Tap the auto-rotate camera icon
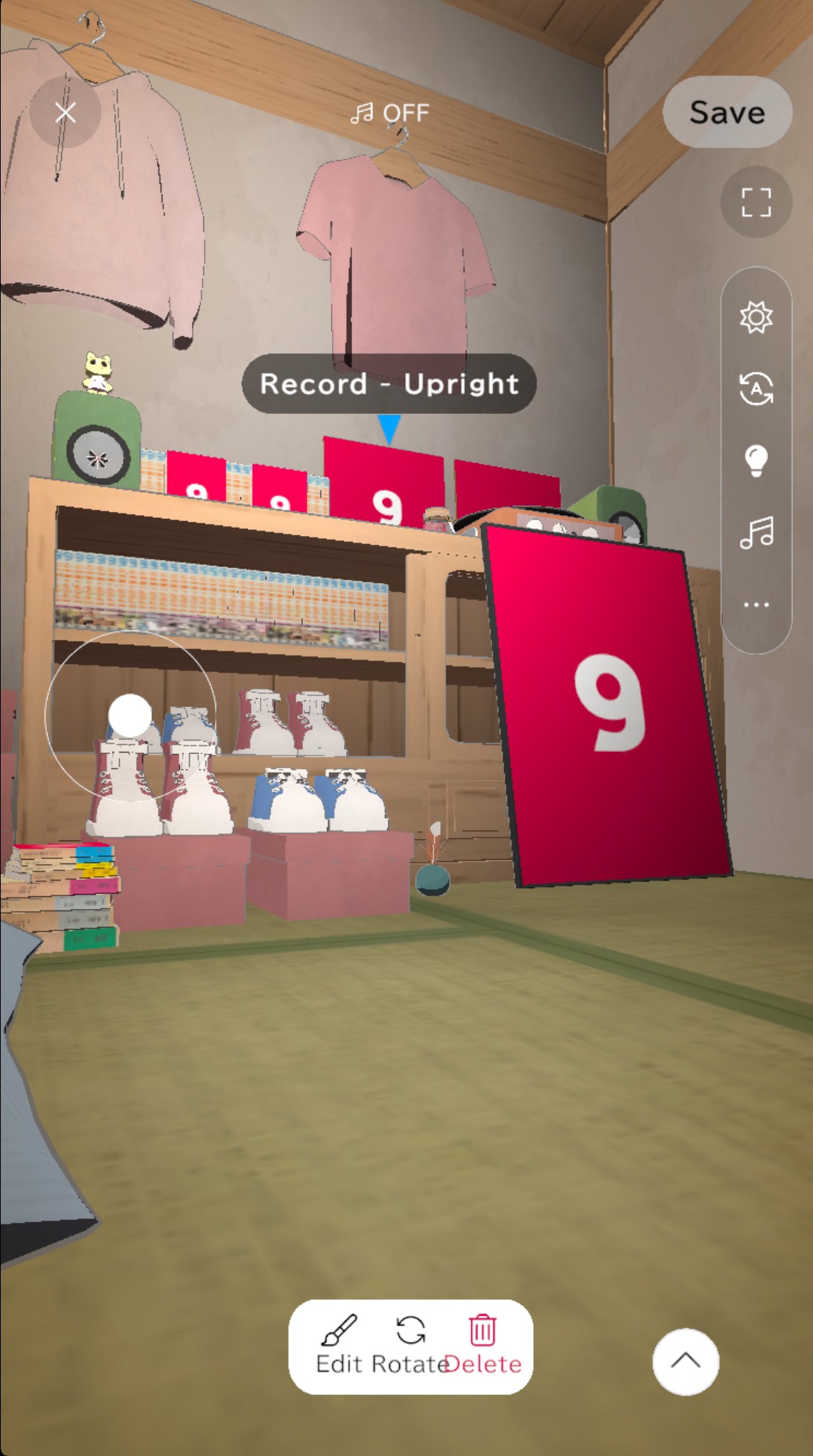Screen dimensions: 813x1456 pyautogui.click(x=756, y=389)
